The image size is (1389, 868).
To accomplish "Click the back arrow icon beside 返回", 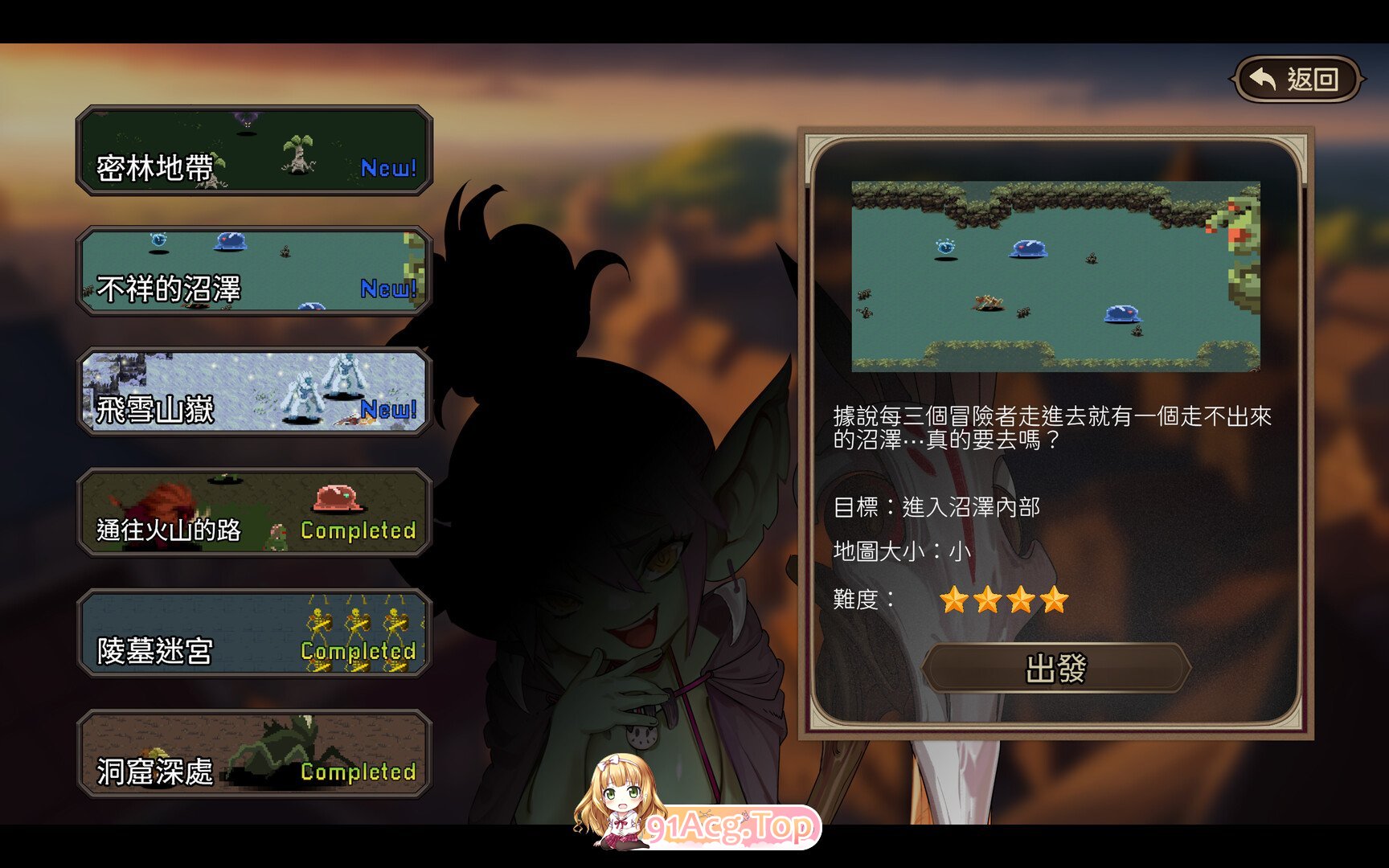I will pyautogui.click(x=1264, y=76).
